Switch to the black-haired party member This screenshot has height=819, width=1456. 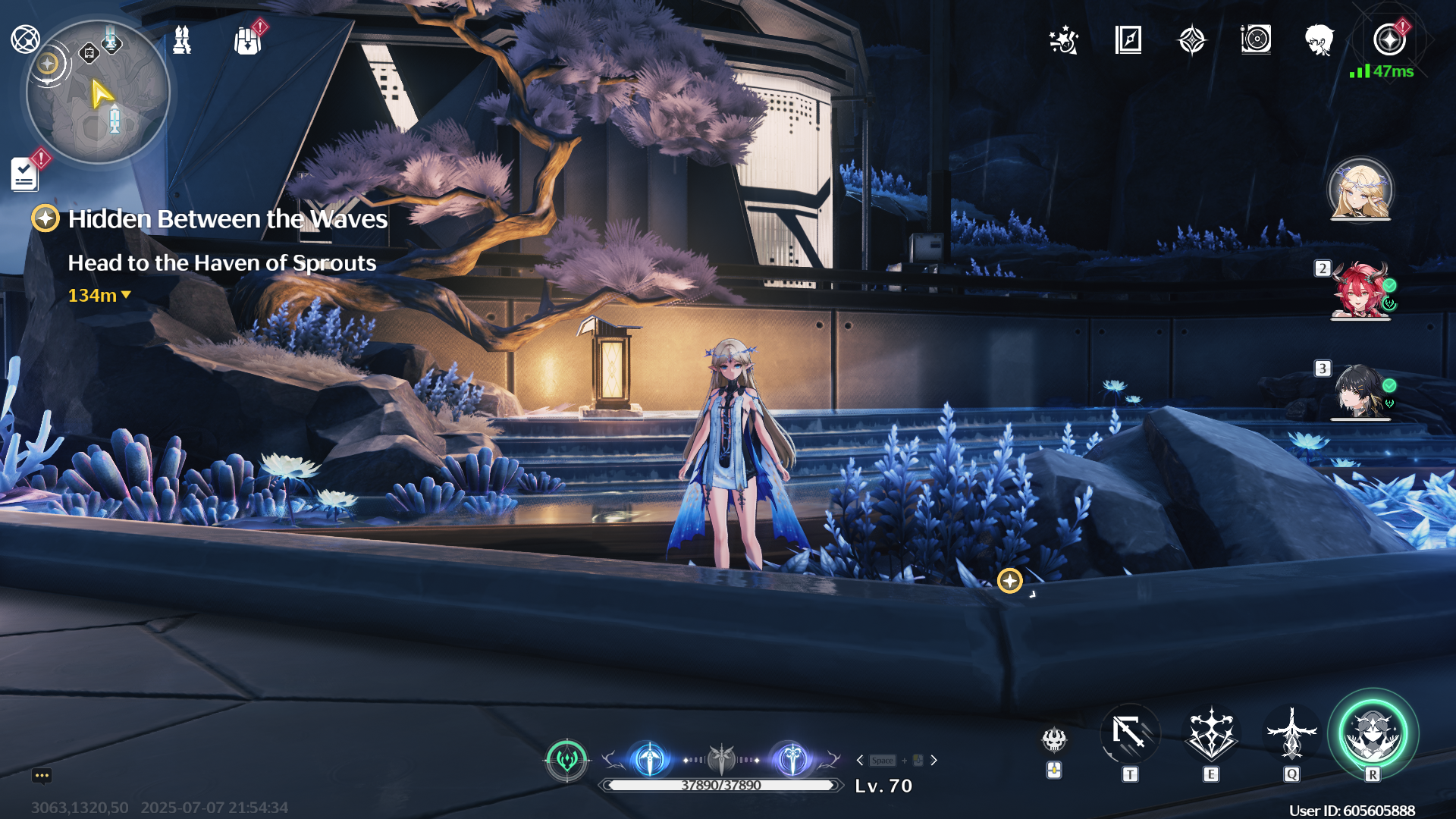1359,391
